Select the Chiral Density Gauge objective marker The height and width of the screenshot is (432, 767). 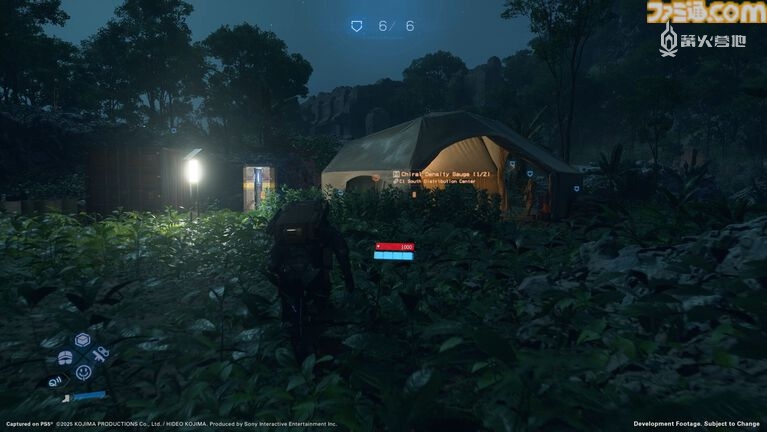coord(396,175)
